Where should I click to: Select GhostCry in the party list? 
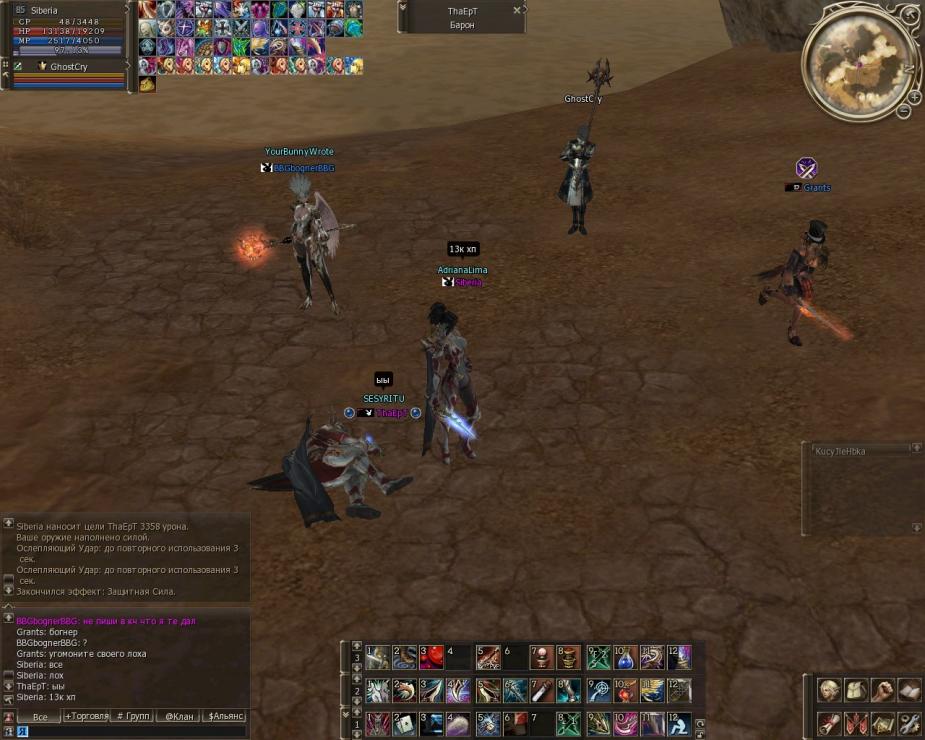pyautogui.click(x=69, y=66)
